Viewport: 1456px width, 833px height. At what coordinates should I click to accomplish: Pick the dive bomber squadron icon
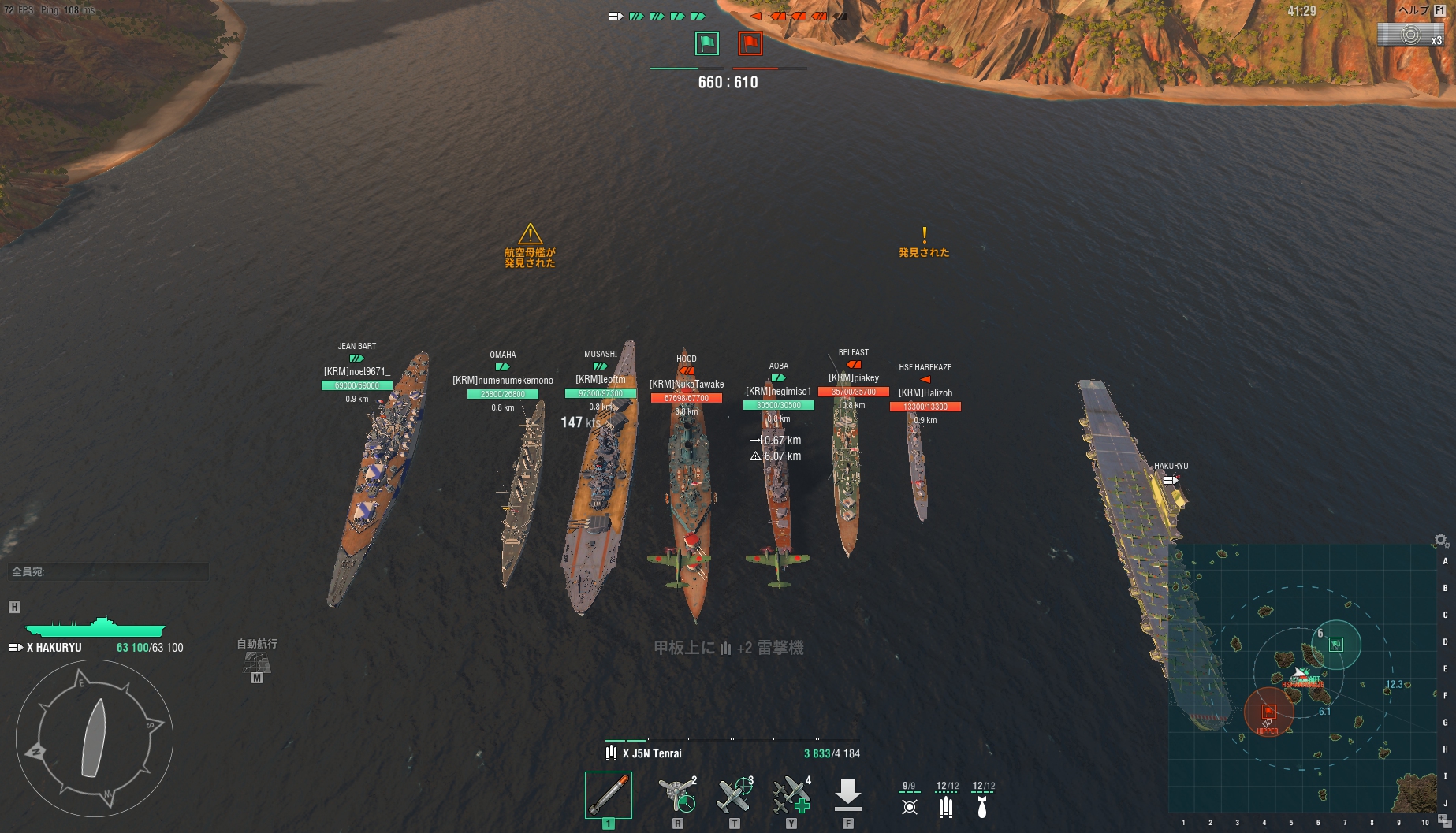982,805
